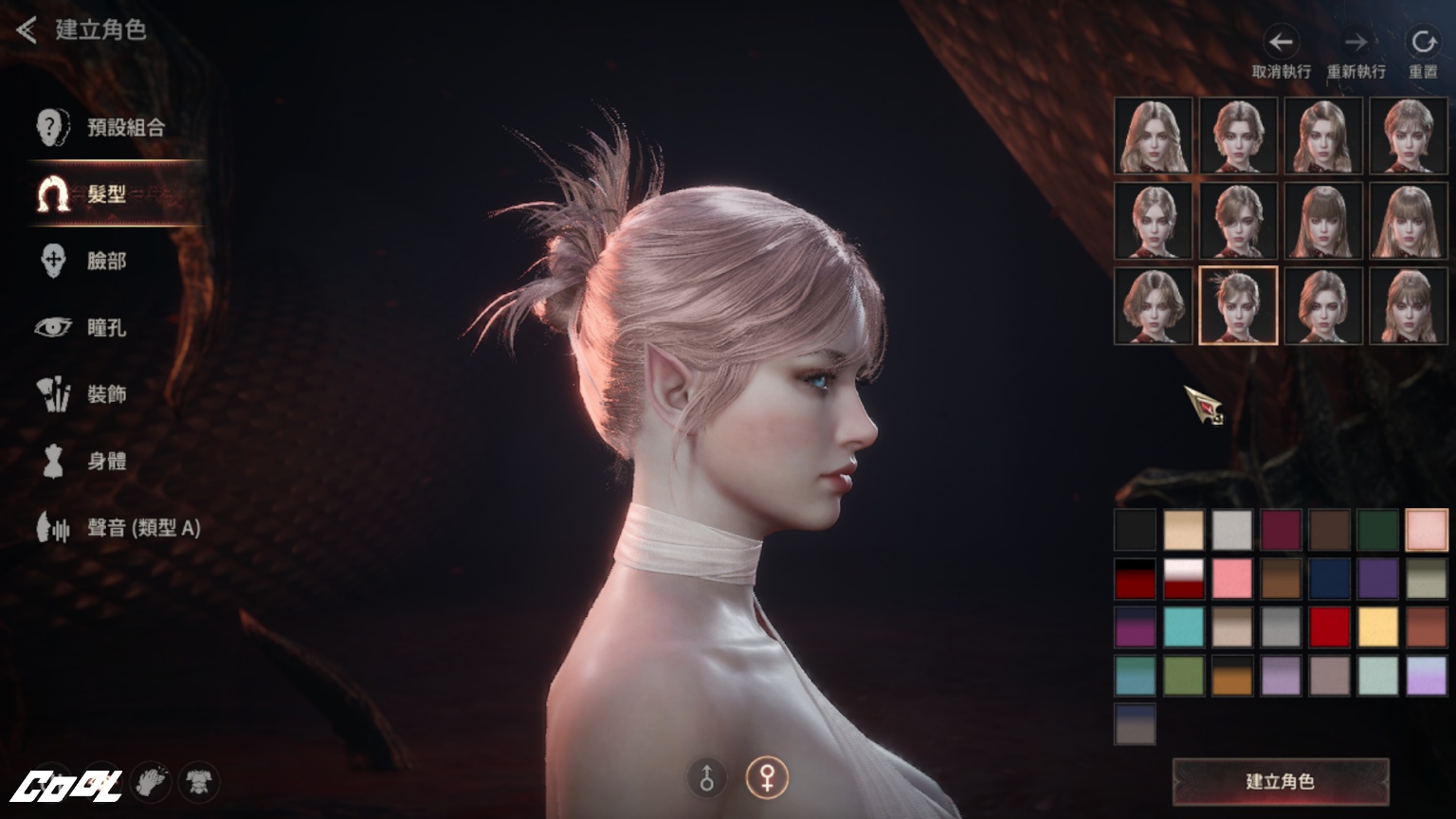This screenshot has height=819, width=1456.
Task: Go back from 建立角色 screen
Action: click(x=27, y=30)
